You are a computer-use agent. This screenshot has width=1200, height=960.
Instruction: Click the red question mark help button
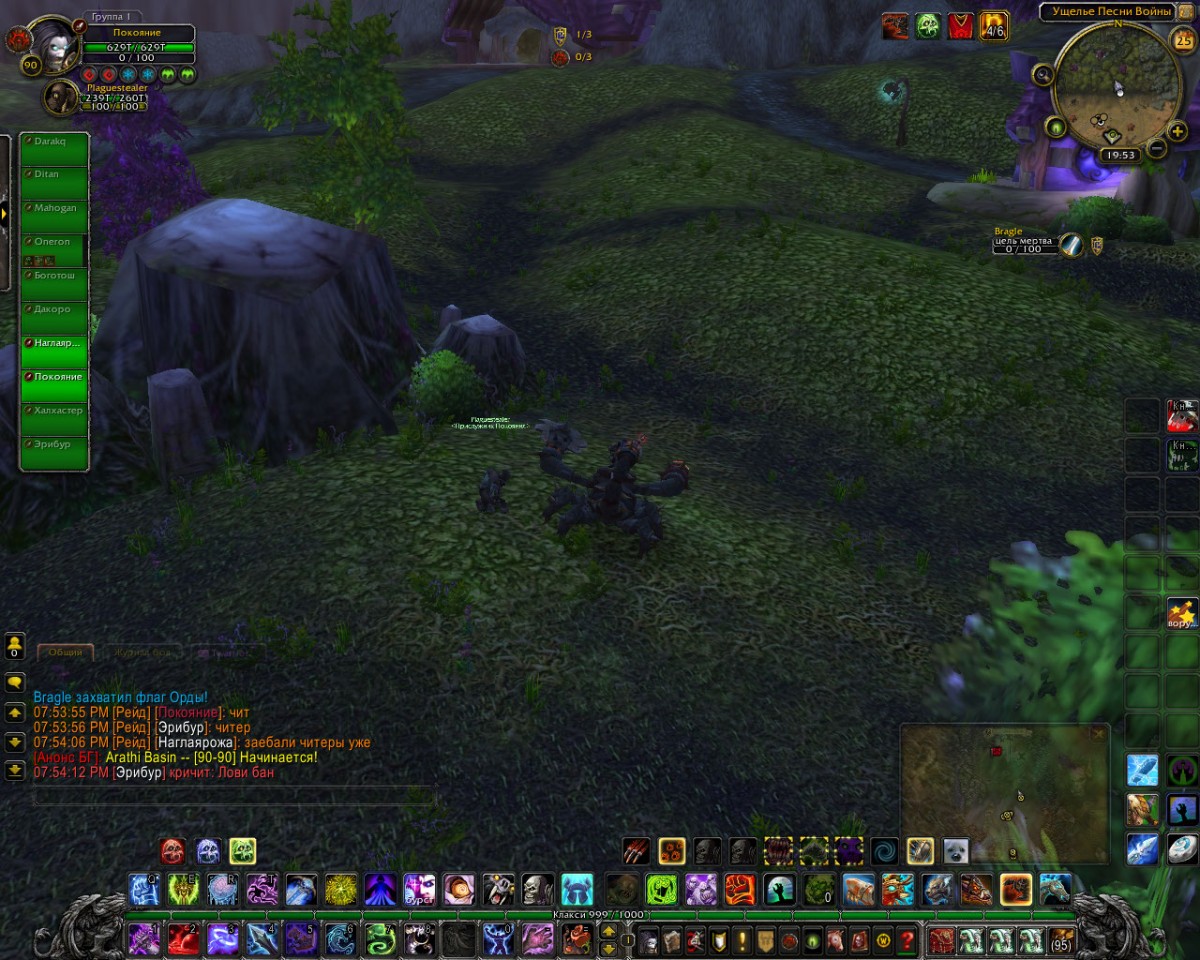coord(907,941)
